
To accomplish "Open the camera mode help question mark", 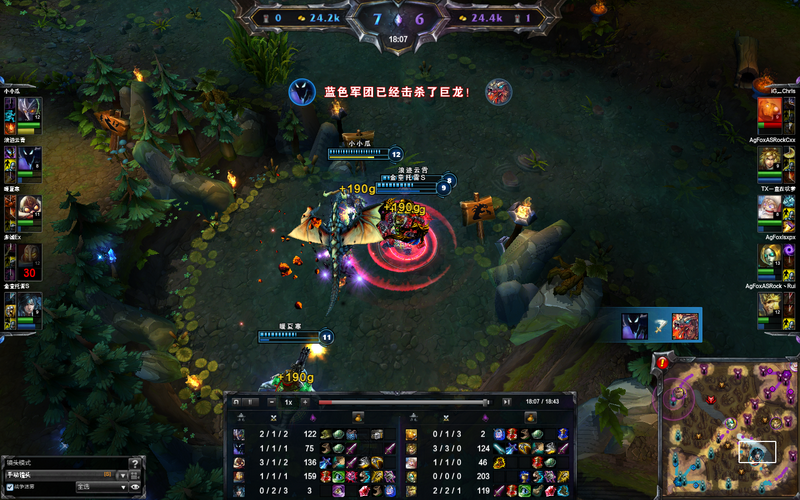I will [135, 463].
